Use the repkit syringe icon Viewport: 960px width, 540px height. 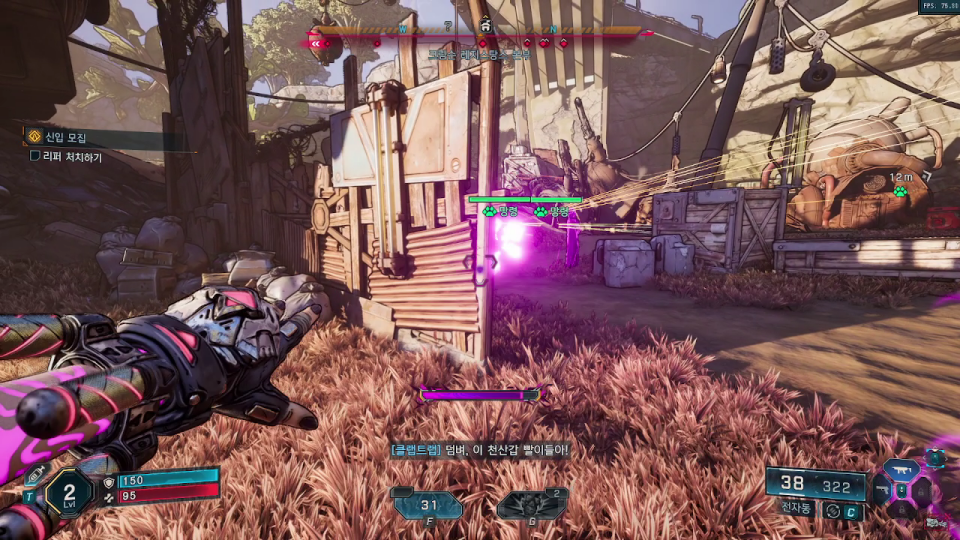pyautogui.click(x=33, y=475)
